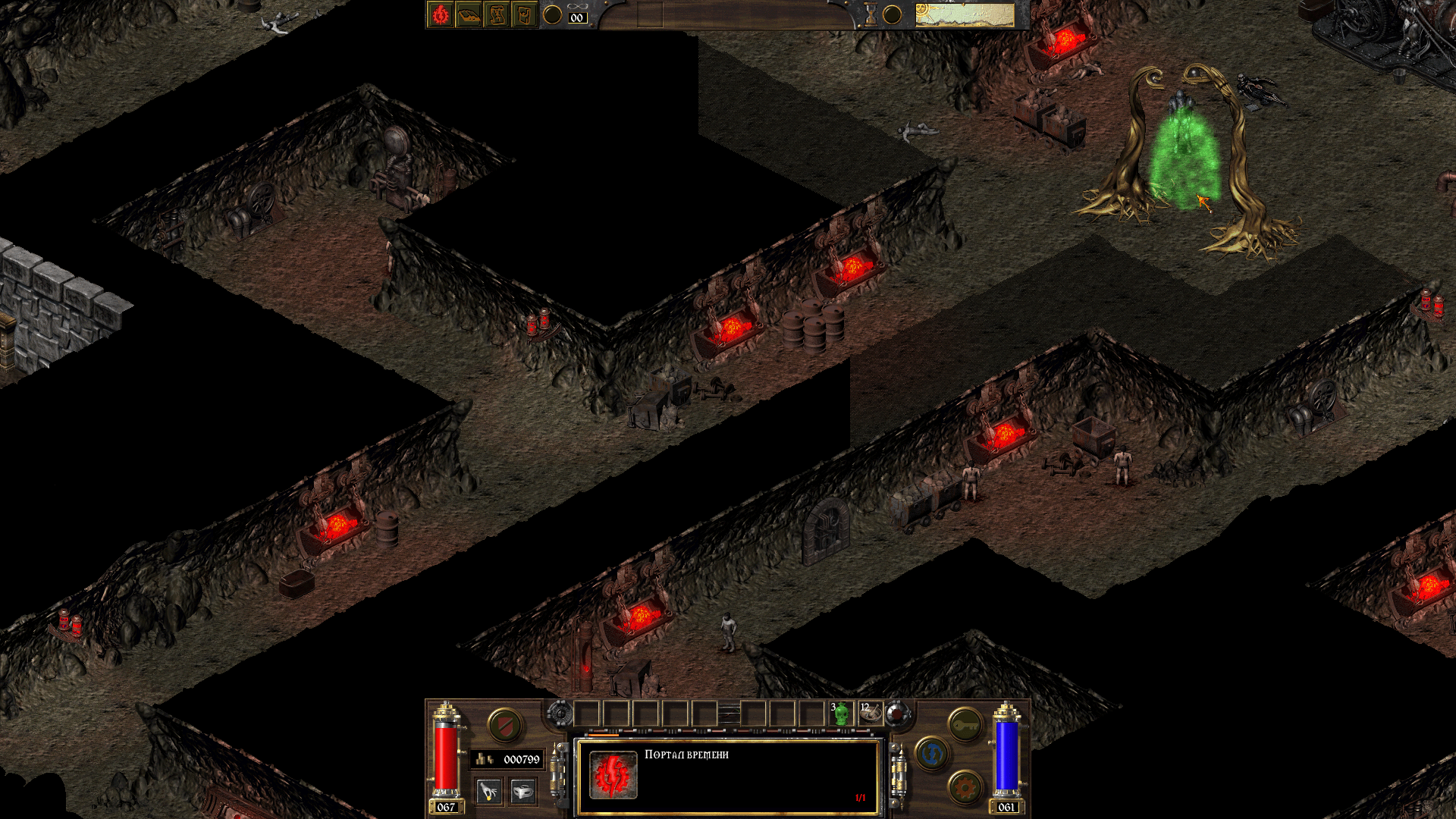This screenshot has height=819, width=1456.
Task: Click the crosshair gear at hotbar's left end
Action: (x=560, y=714)
